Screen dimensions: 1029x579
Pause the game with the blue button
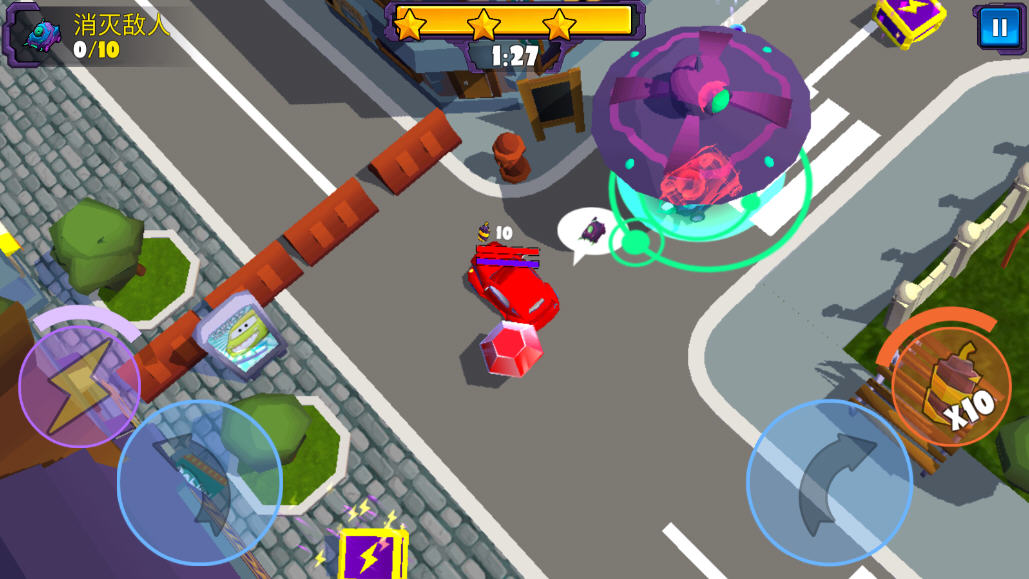pyautogui.click(x=999, y=27)
